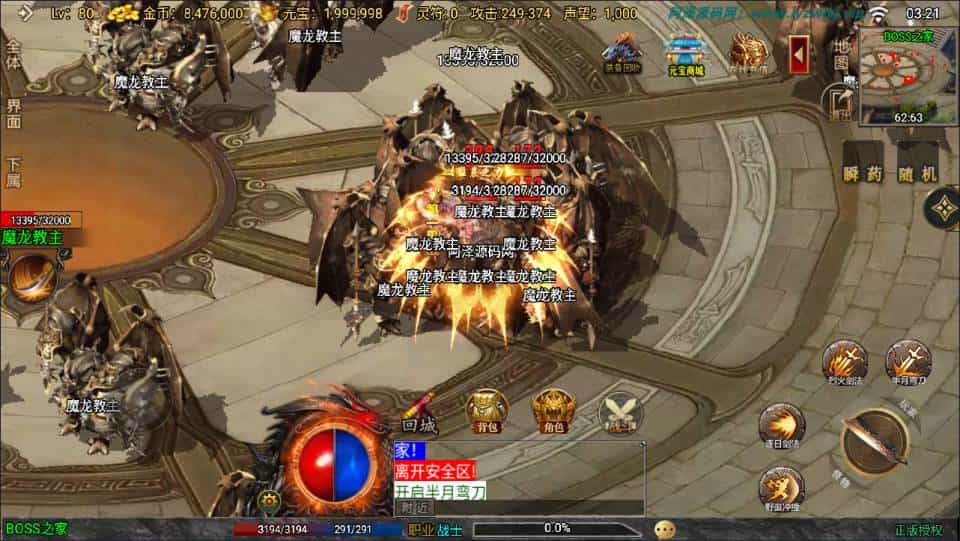Open the 装备回收 equipment recycle icon
The image size is (960, 541).
(623, 53)
